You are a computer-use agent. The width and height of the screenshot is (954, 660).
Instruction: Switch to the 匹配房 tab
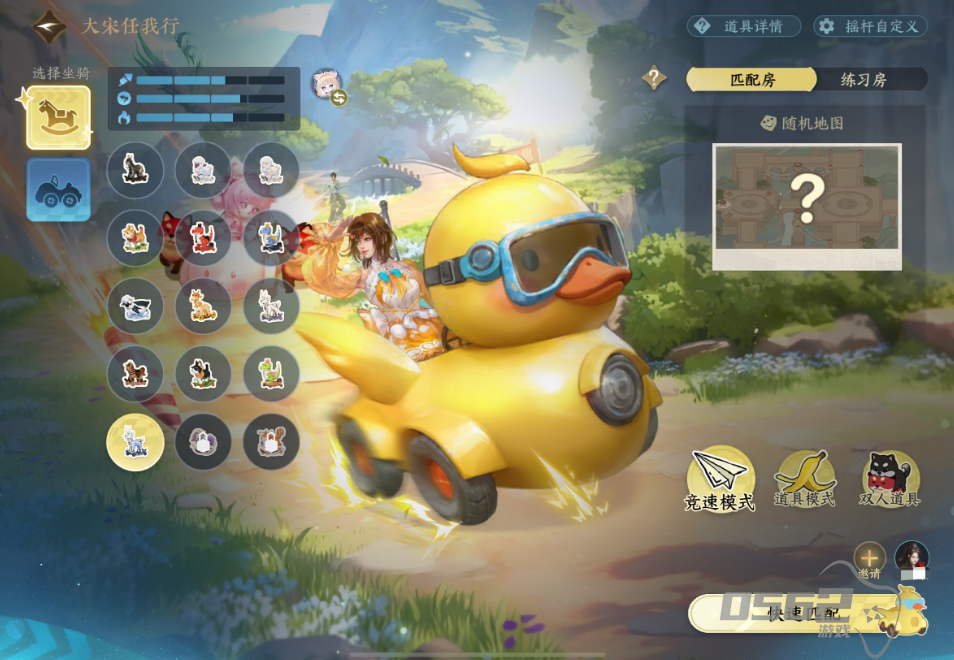(752, 80)
